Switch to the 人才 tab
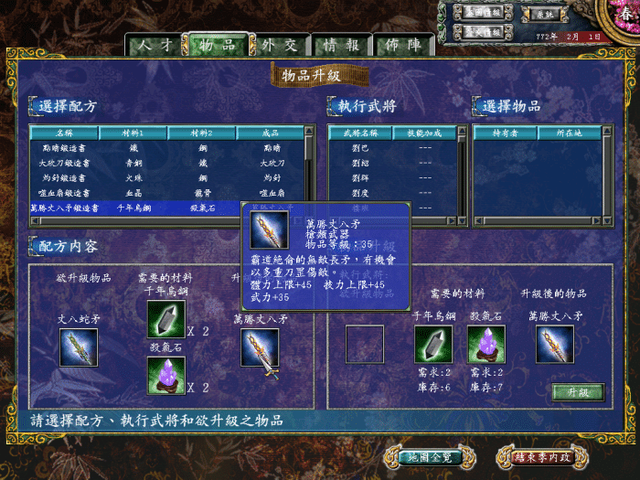The width and height of the screenshot is (640, 480). coord(155,45)
